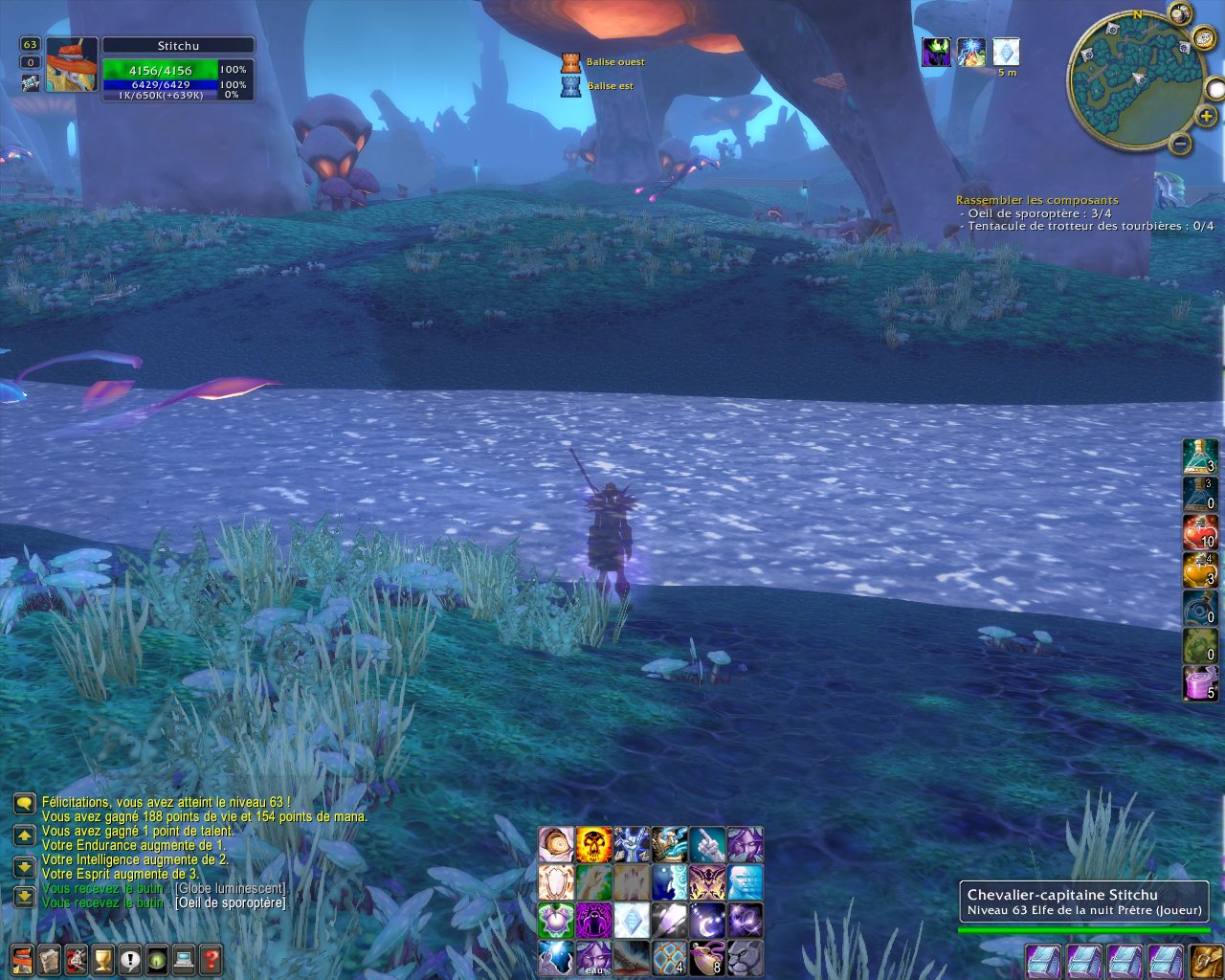Use the red heart potion with count 10
This screenshot has height=980, width=1225.
click(x=1199, y=532)
